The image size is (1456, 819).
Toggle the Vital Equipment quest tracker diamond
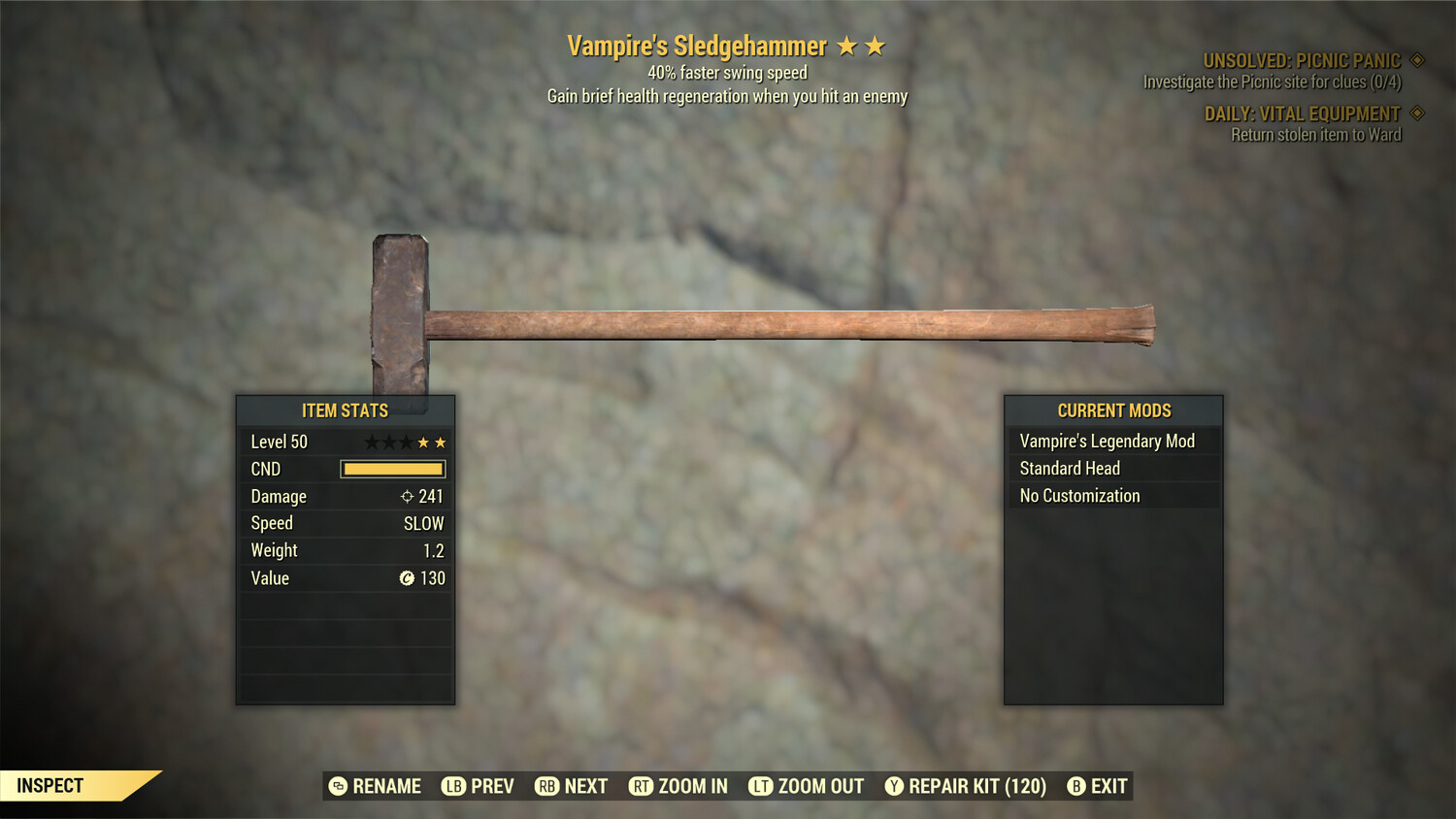pos(1417,113)
